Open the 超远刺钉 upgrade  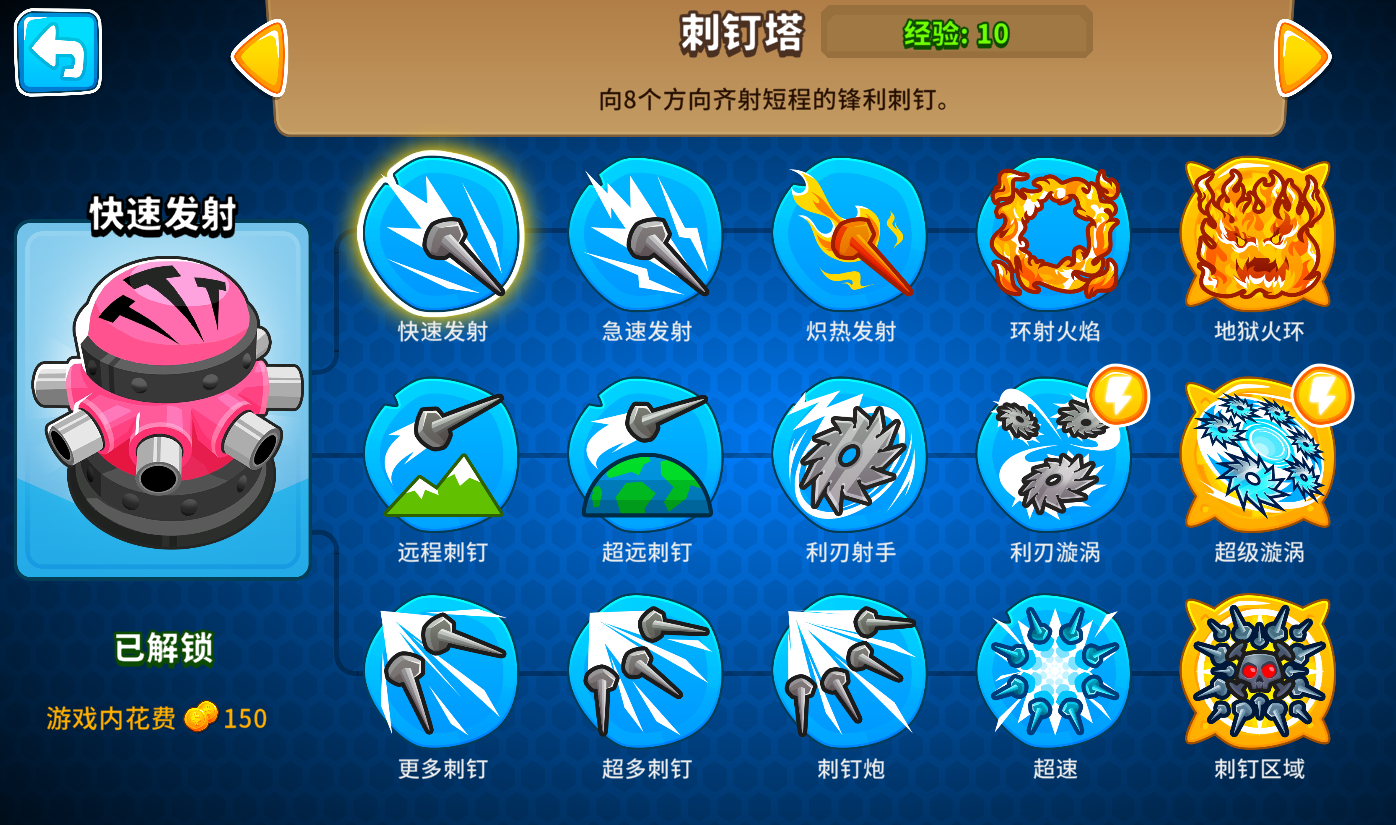pyautogui.click(x=647, y=455)
